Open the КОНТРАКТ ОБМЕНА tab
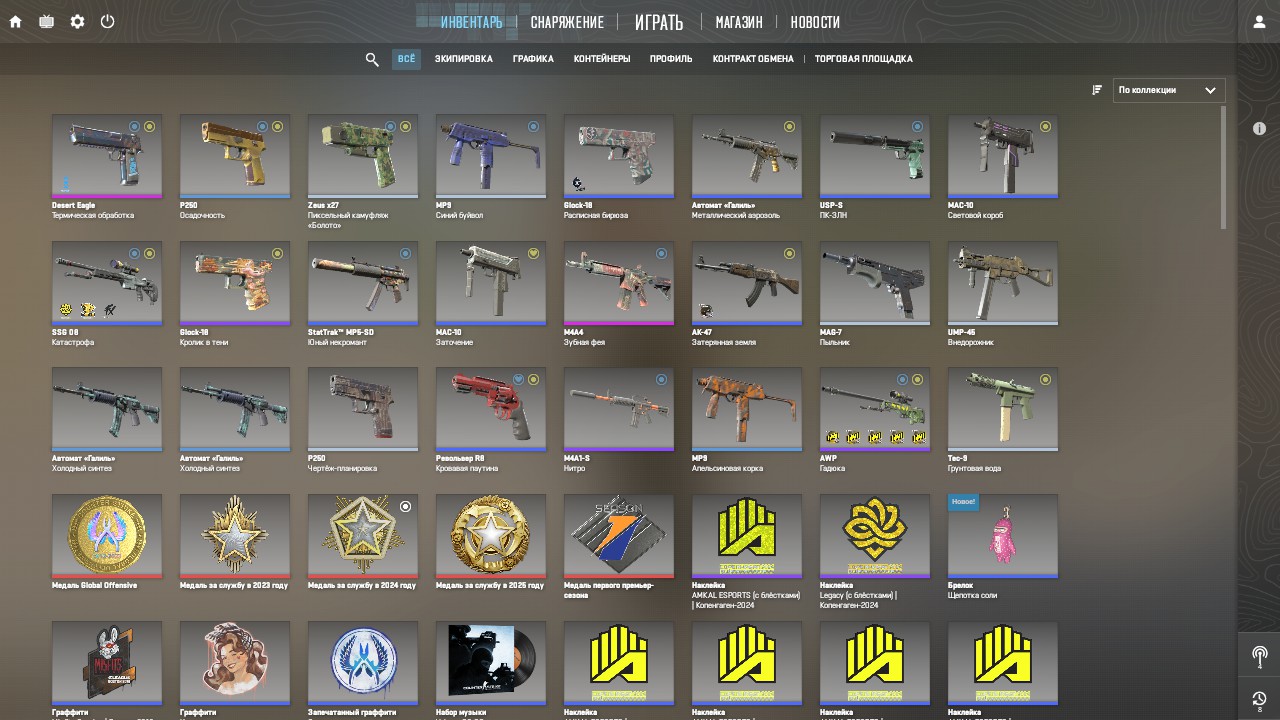 753,59
